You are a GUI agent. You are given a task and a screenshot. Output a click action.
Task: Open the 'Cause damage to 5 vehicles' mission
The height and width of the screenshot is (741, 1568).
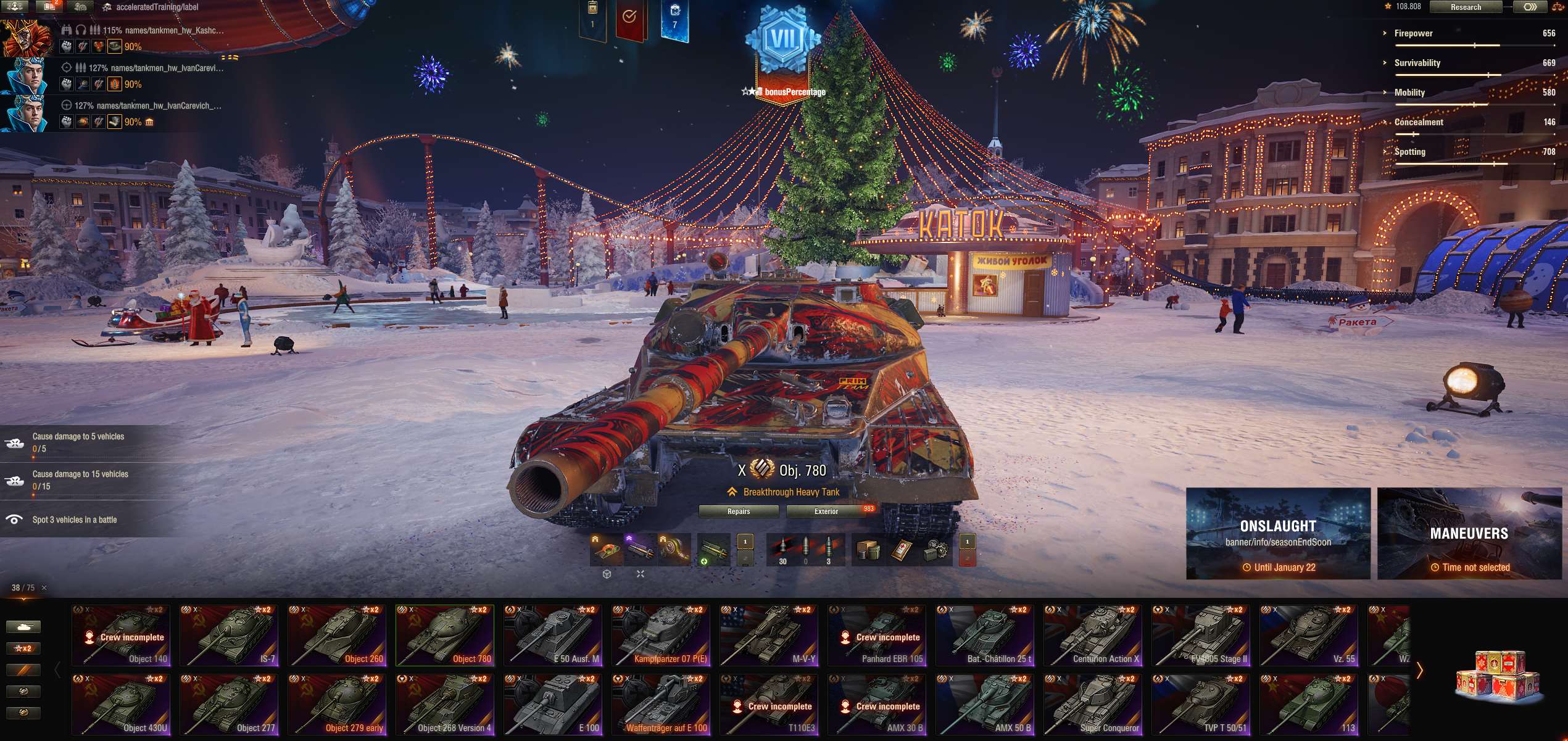click(x=78, y=442)
